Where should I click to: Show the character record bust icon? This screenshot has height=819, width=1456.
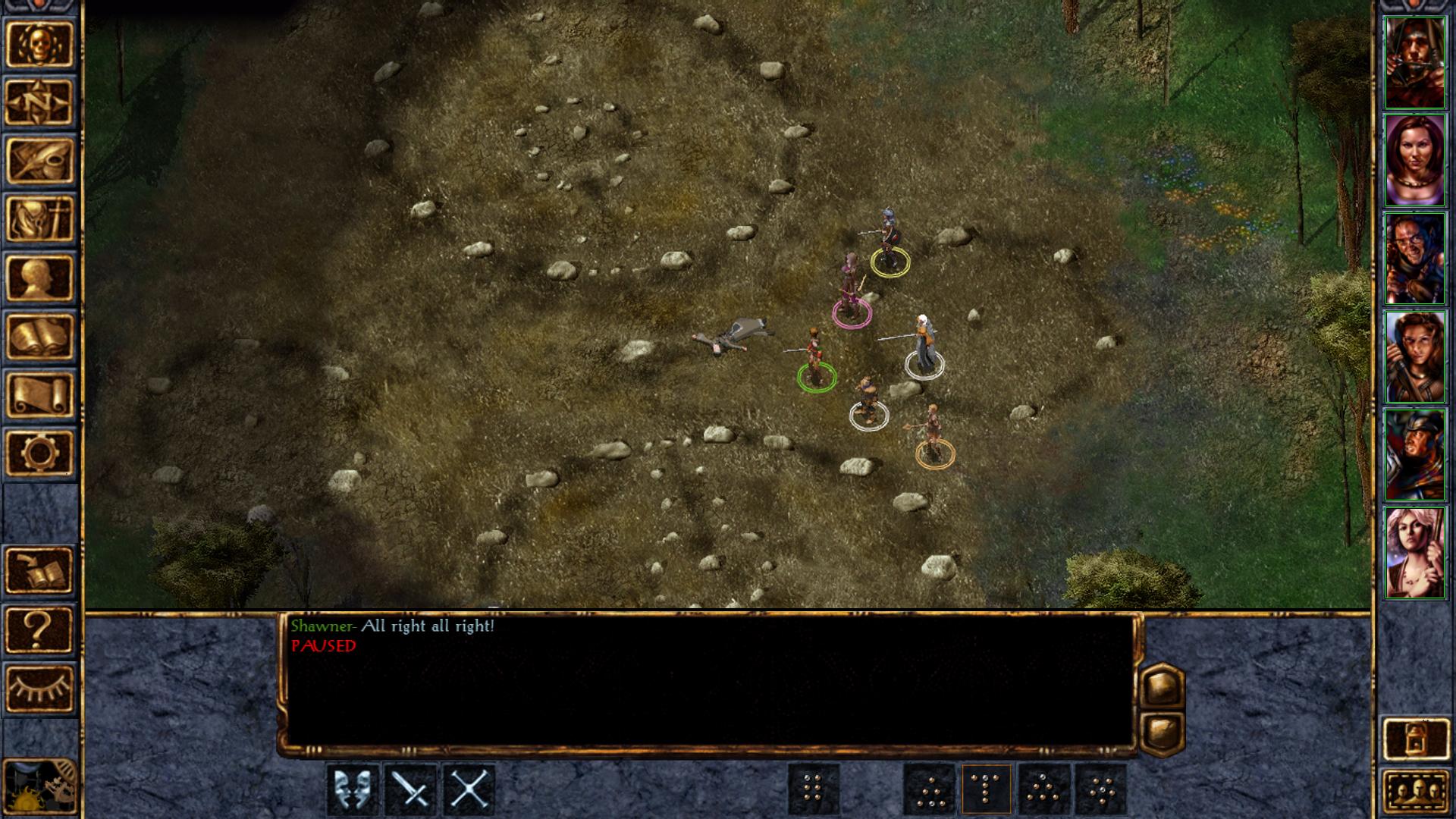click(39, 278)
